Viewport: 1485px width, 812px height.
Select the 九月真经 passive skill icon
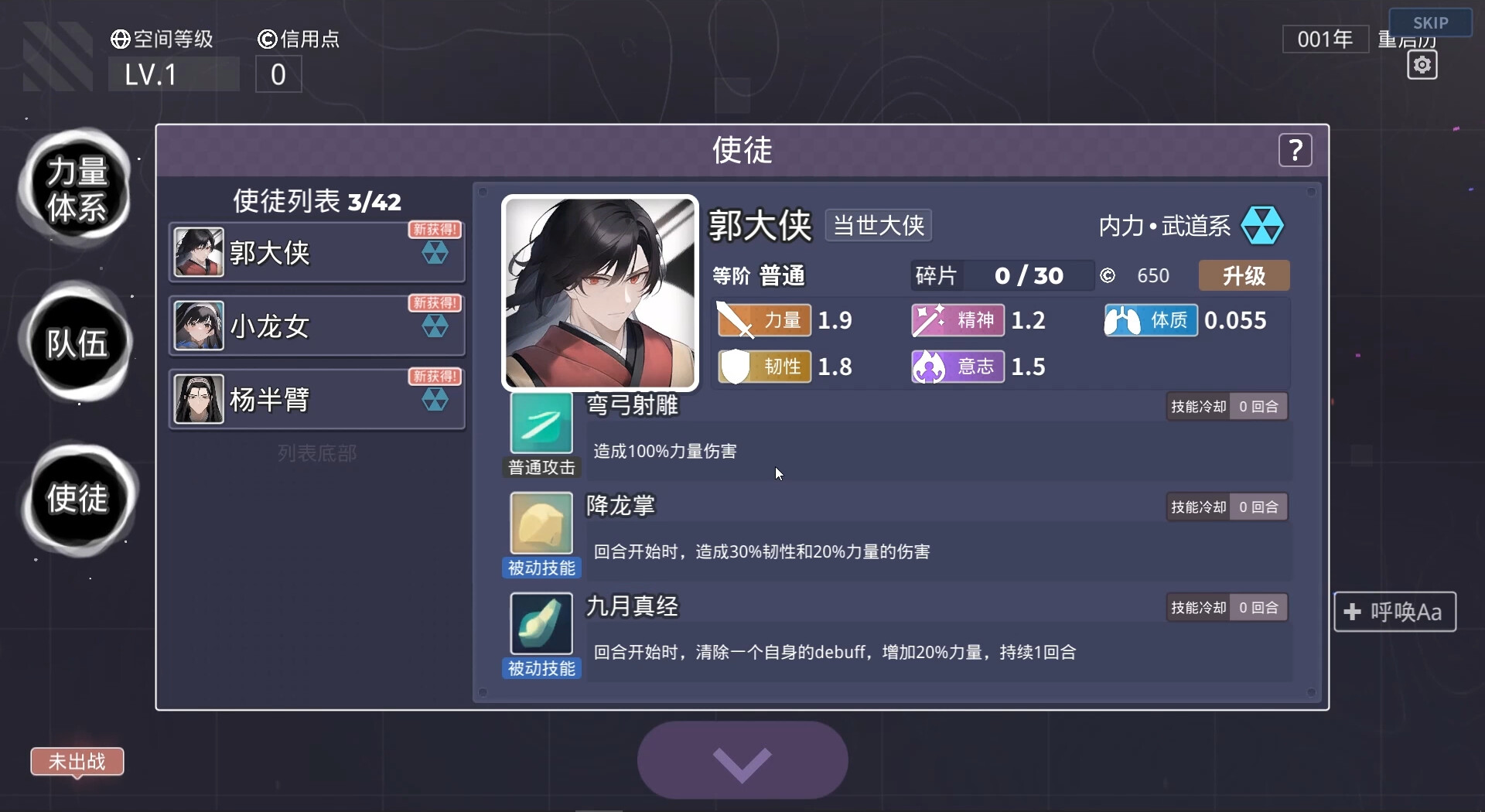(541, 625)
